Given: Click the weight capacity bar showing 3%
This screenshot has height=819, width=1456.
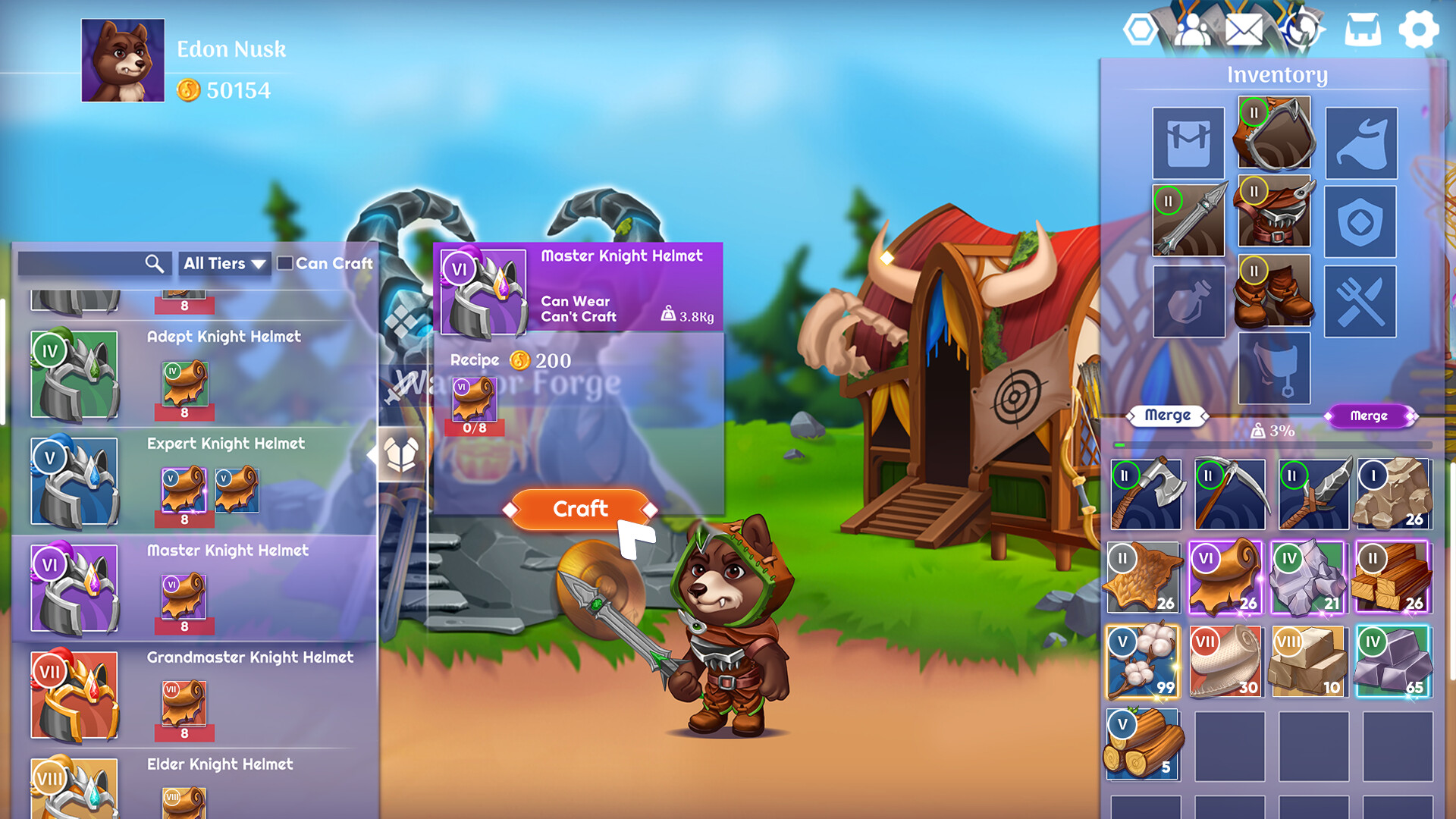Looking at the screenshot, I should [x=1274, y=431].
